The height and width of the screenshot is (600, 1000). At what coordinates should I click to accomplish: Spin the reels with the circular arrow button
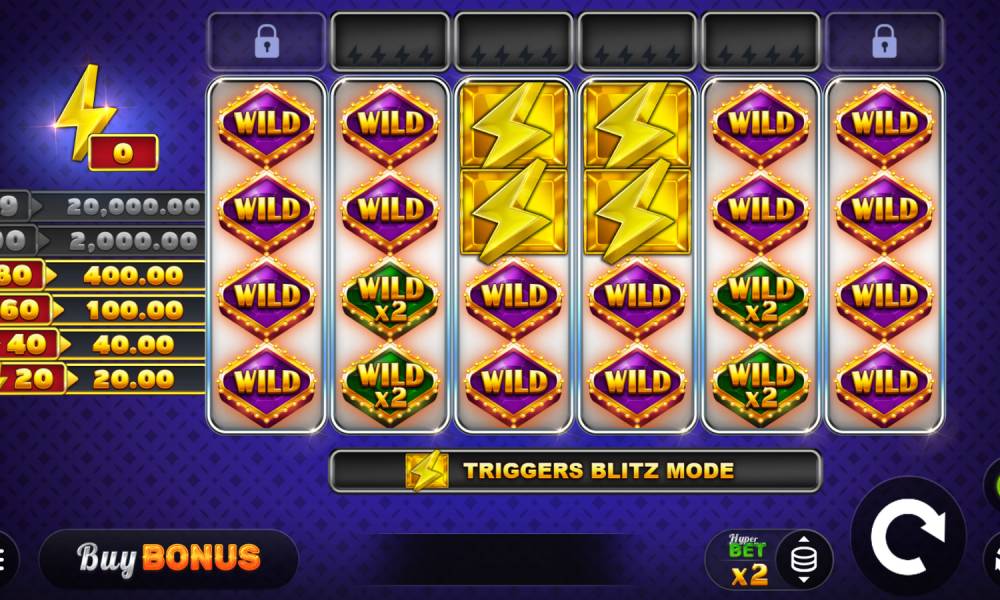coord(907,537)
